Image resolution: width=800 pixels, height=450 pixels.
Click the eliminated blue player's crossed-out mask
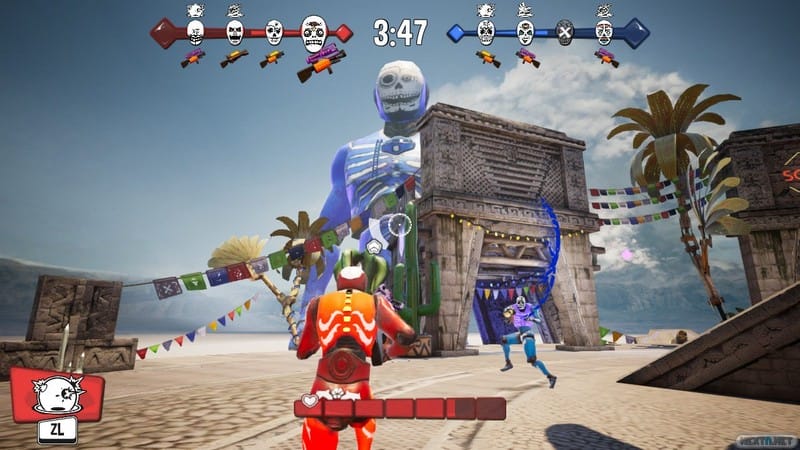pyautogui.click(x=565, y=32)
